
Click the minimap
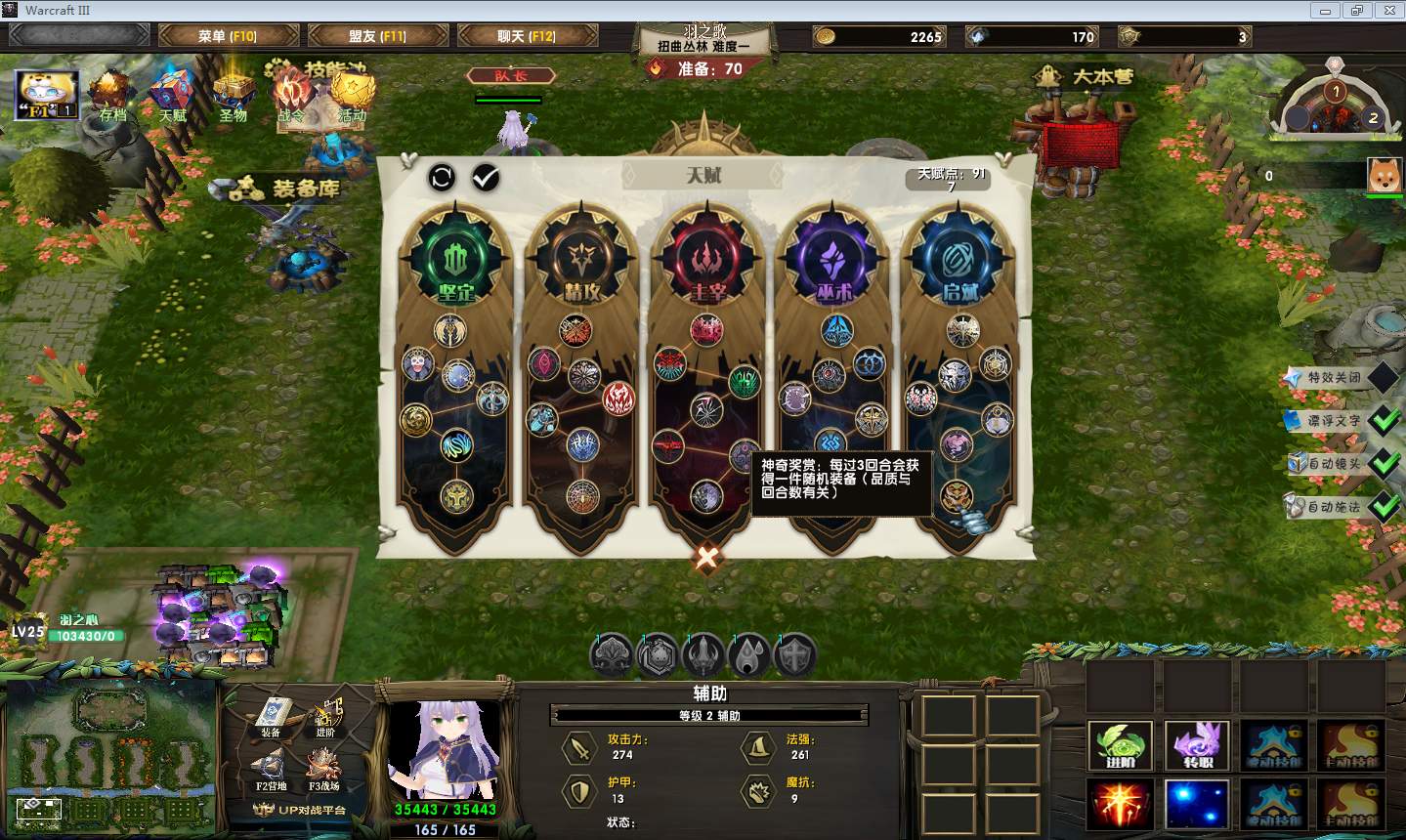pos(109,754)
